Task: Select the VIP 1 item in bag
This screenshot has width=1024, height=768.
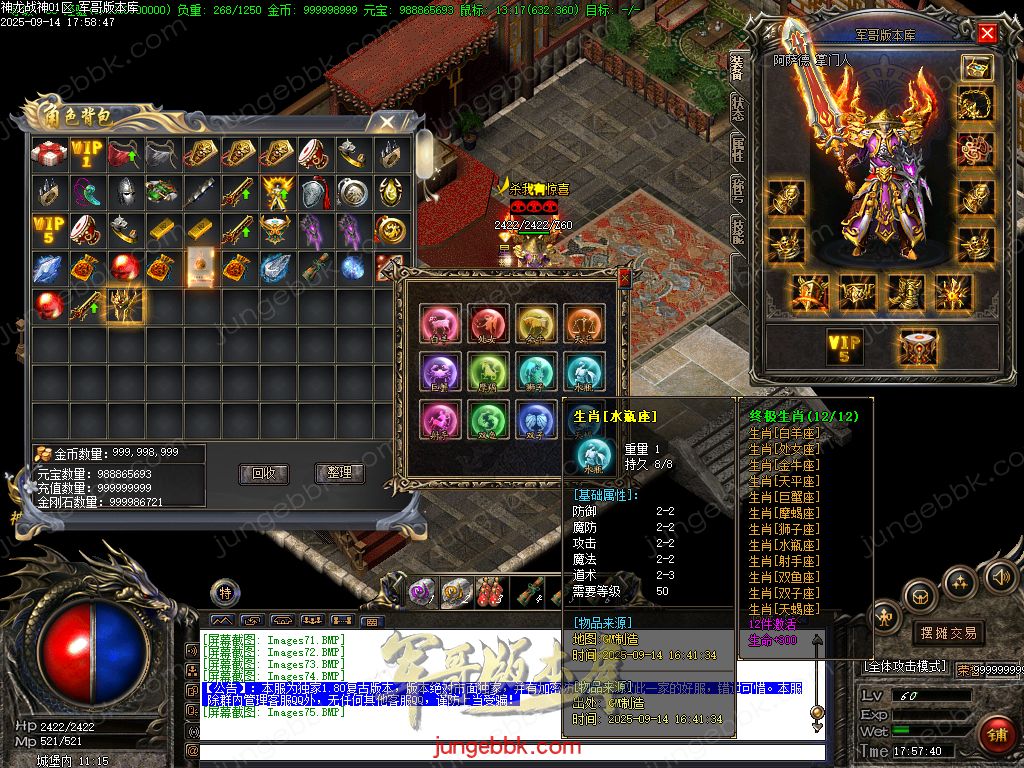Action: tap(87, 154)
